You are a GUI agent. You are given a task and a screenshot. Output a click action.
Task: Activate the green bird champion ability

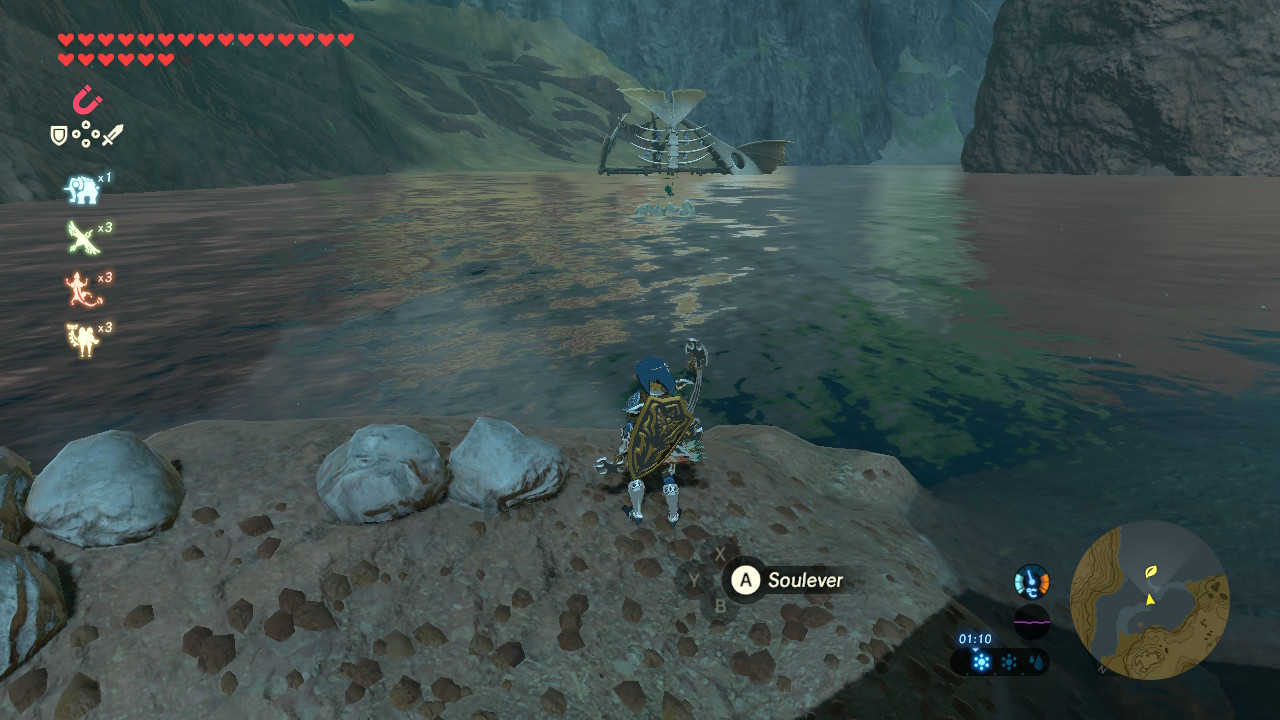[x=82, y=237]
